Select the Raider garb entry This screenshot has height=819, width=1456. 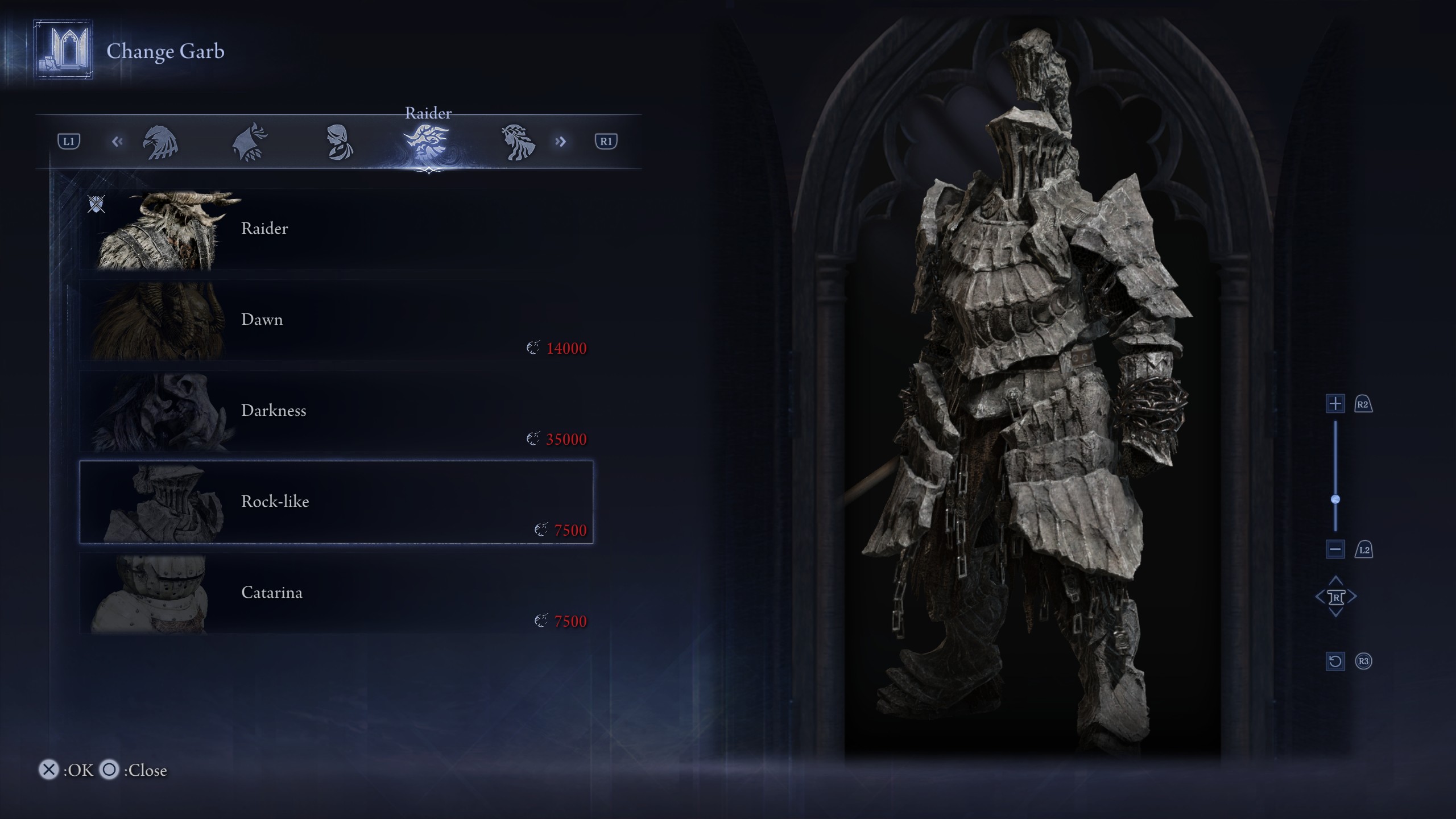(x=336, y=229)
